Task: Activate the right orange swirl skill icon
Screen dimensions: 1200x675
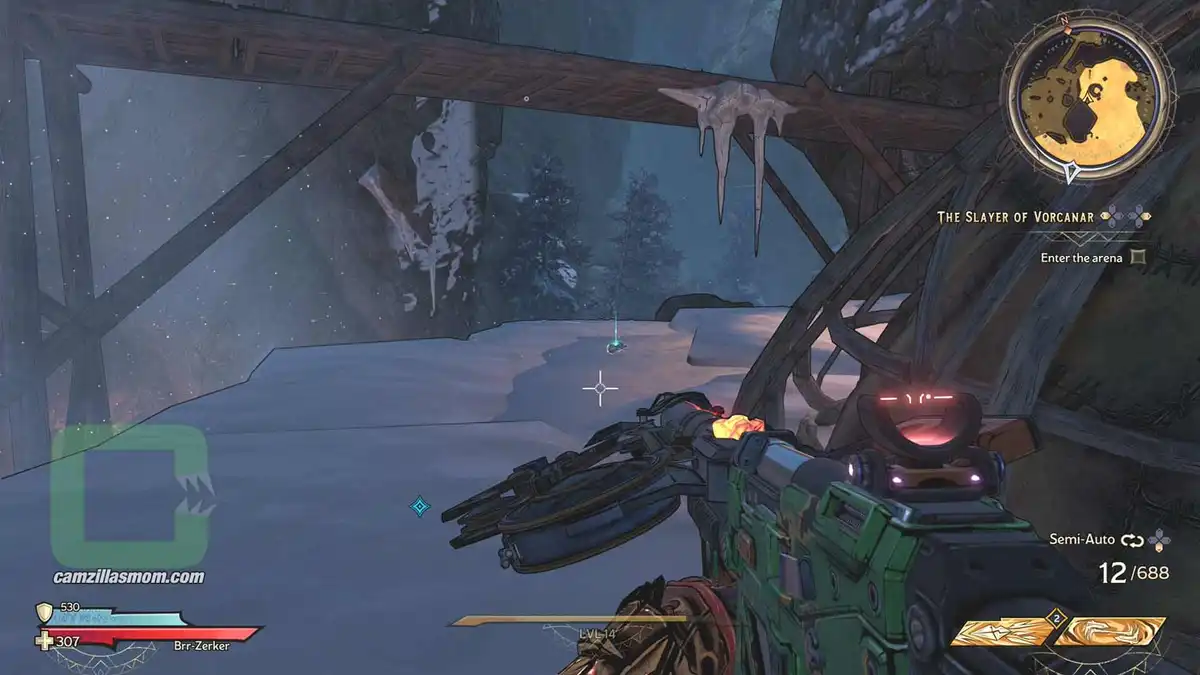Action: 1112,631
